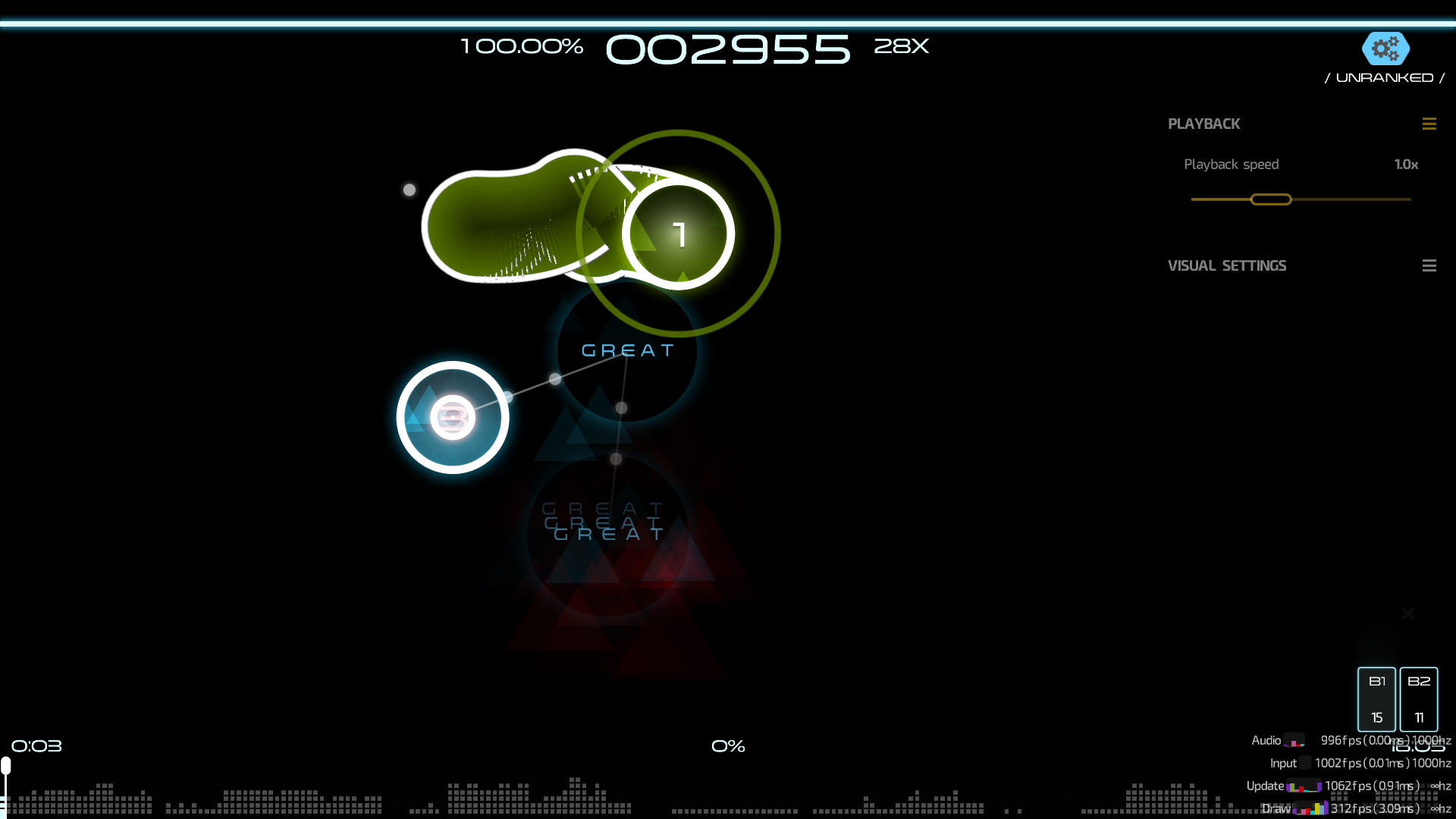Click the slider ball circle numbered 3

[453, 416]
